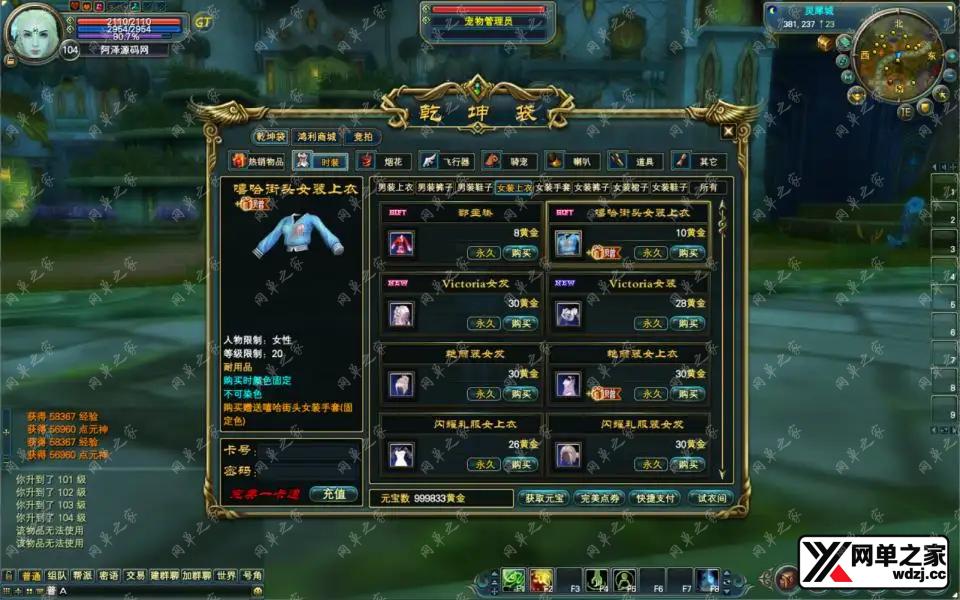
Task: Close the 乾坤袋 shop window
Action: click(728, 130)
